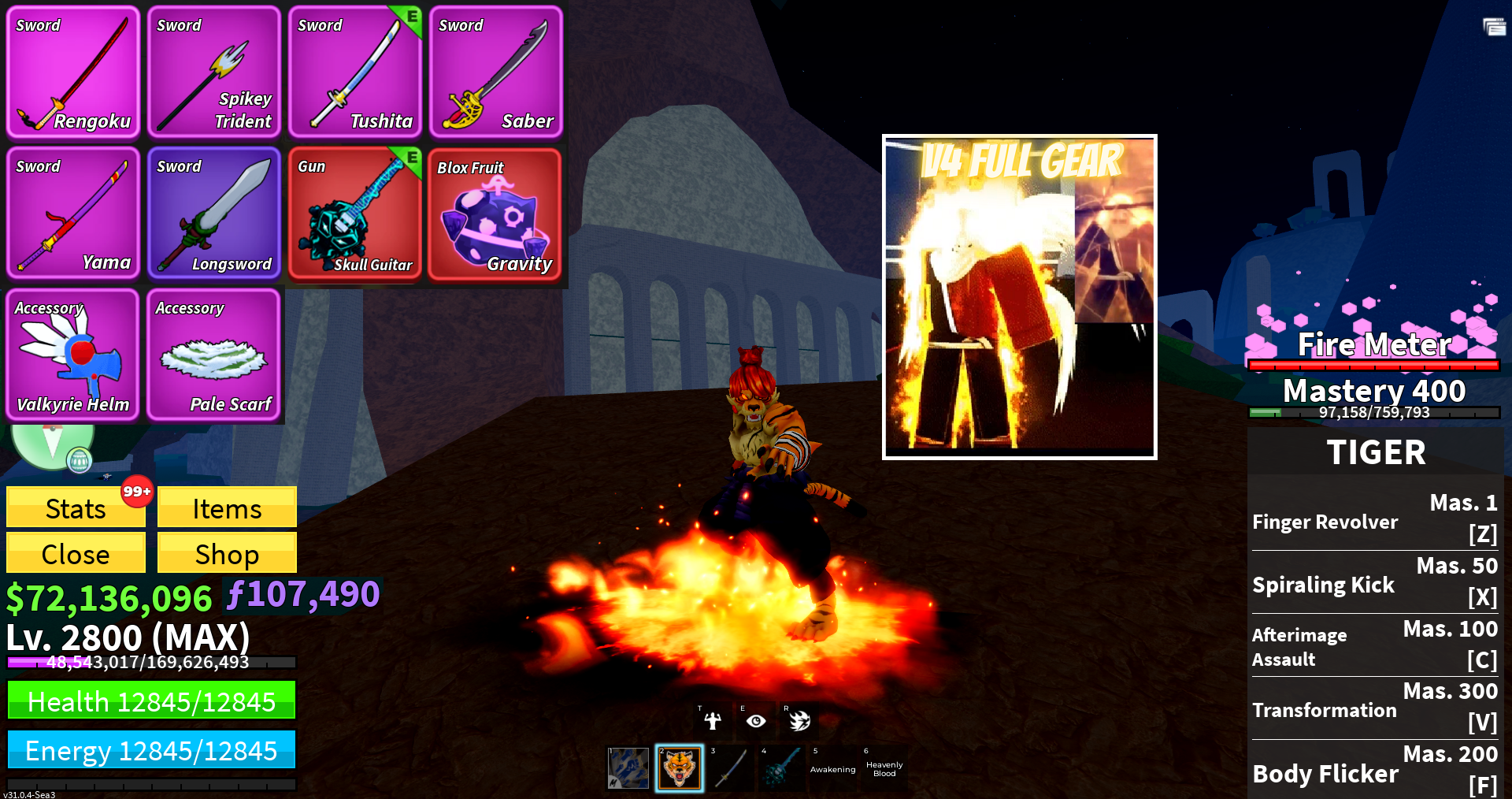Choose the Spikey Trident sword
The width and height of the screenshot is (1512, 799).
point(214,72)
